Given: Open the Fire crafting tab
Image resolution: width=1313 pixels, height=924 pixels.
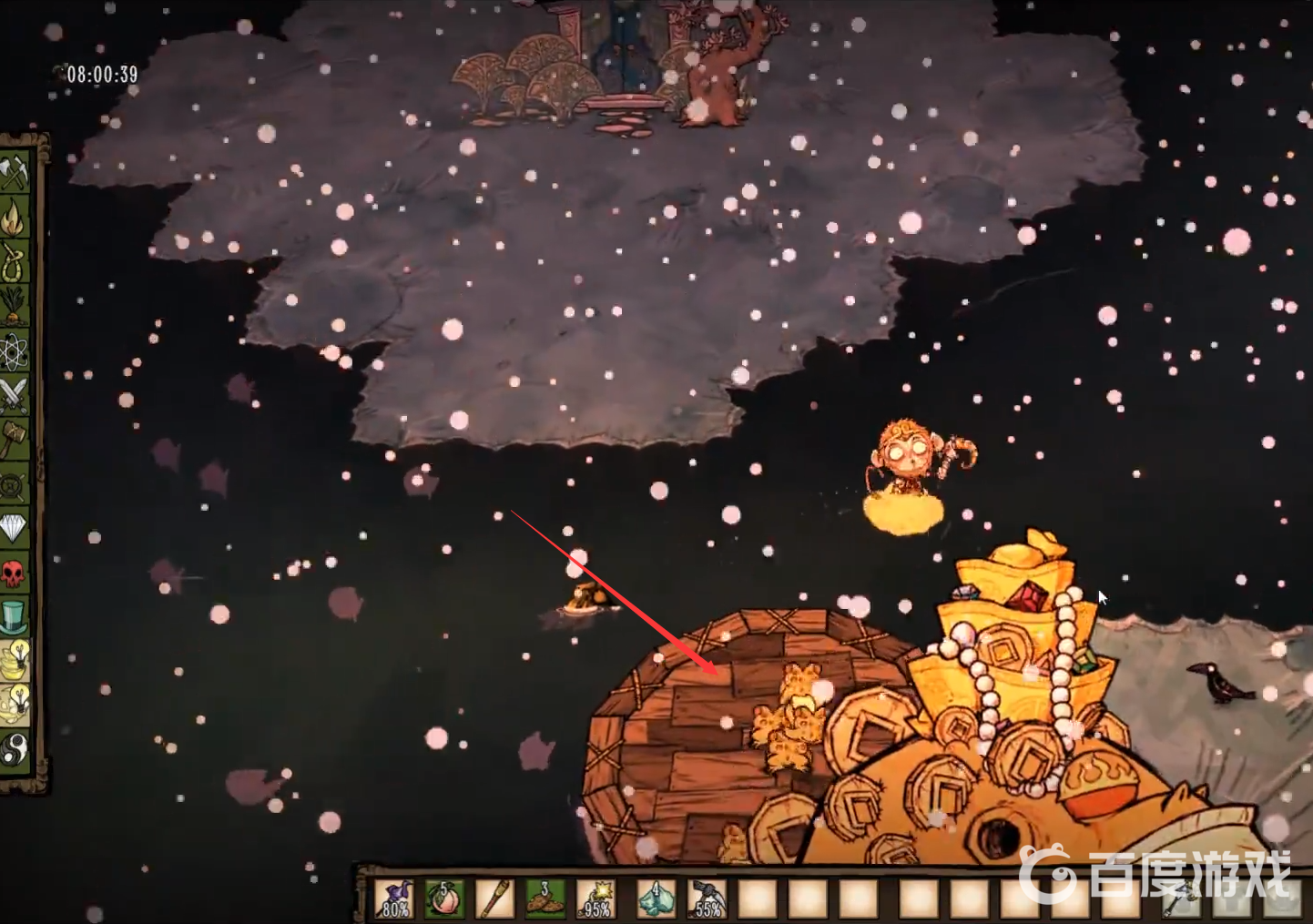Looking at the screenshot, I should [15, 218].
